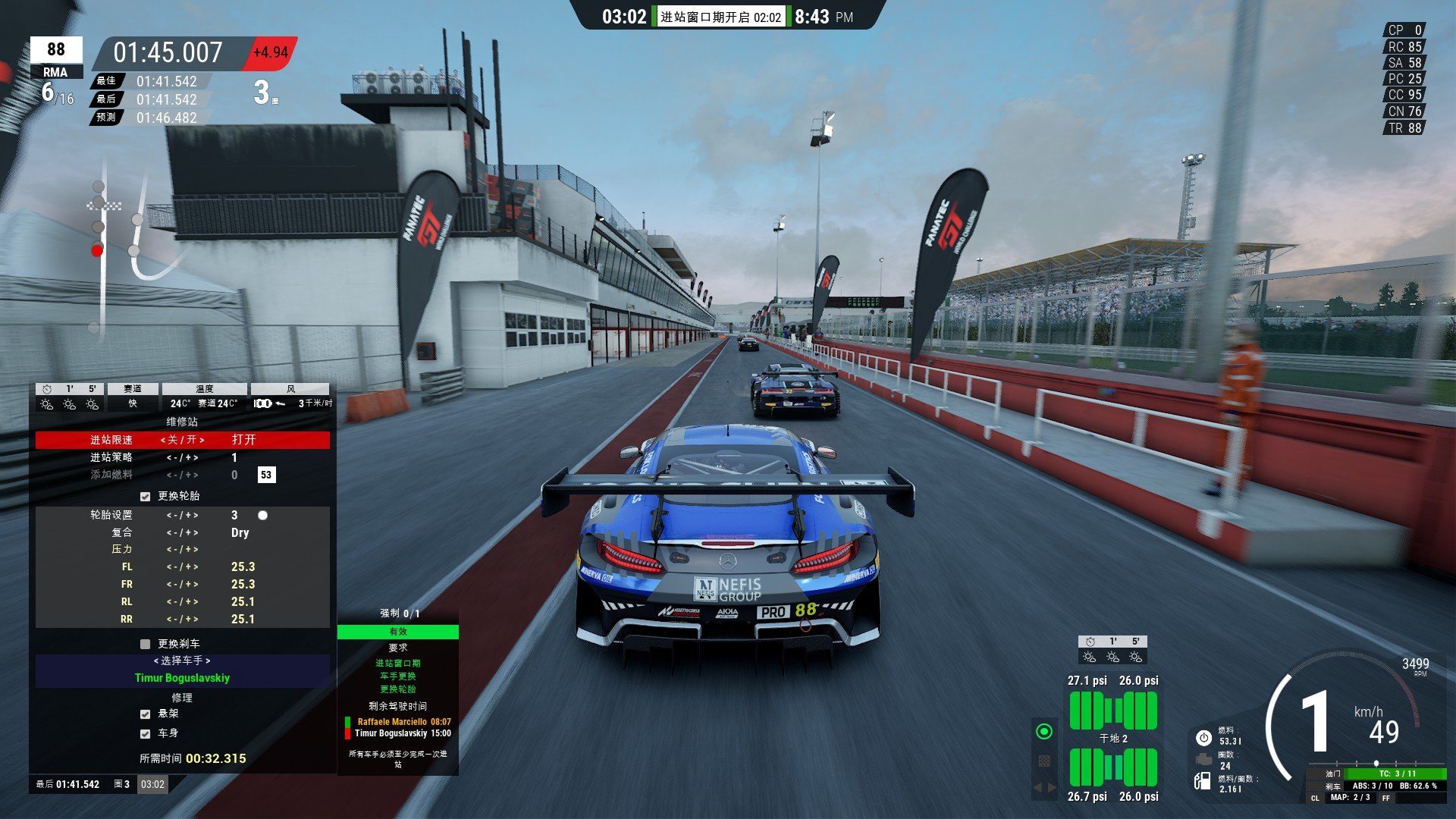Toggle the 车身 bodywork repair checkbox
This screenshot has height=819, width=1456.
(x=146, y=734)
